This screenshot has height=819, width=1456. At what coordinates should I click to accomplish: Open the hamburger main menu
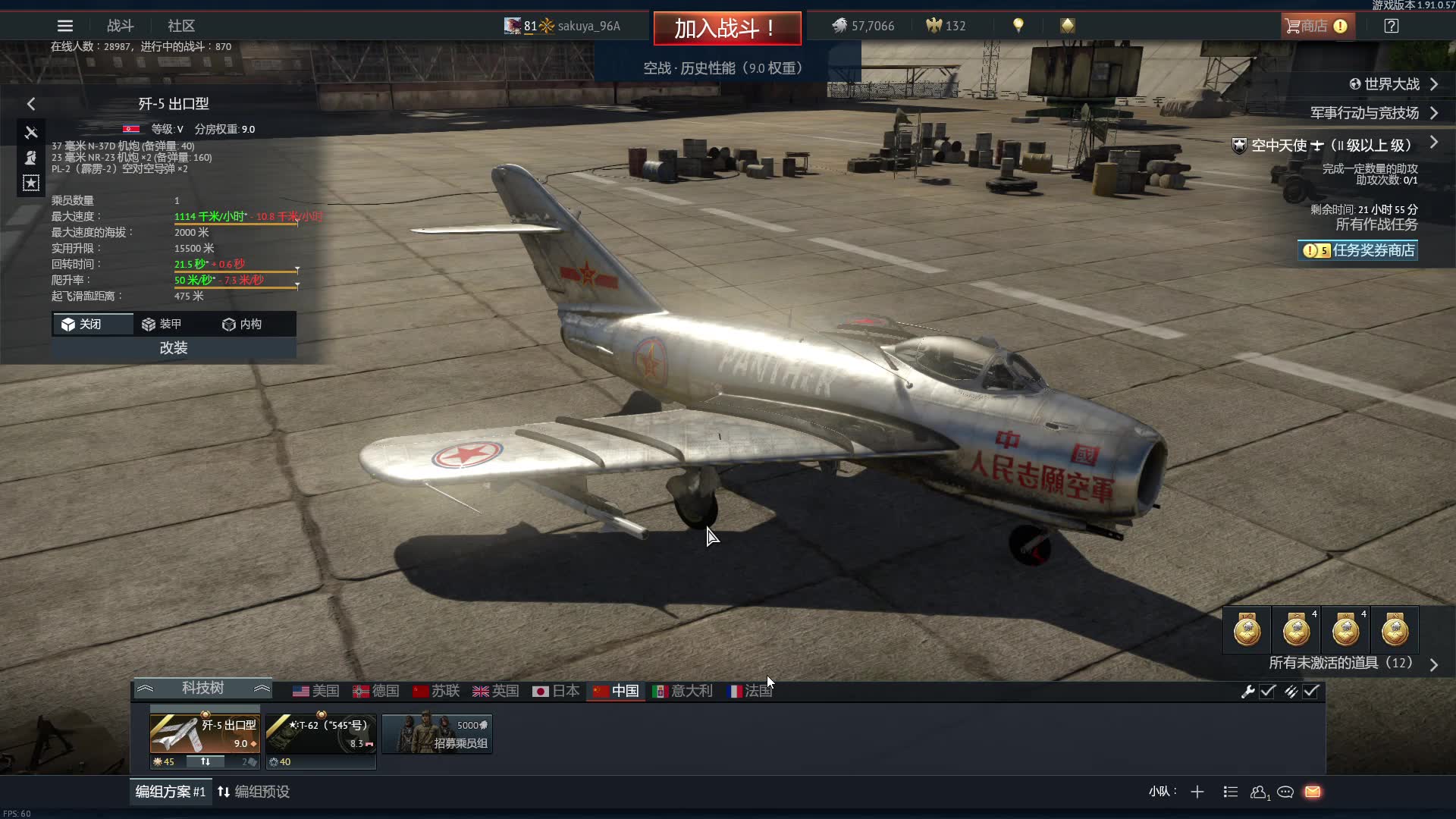[65, 26]
